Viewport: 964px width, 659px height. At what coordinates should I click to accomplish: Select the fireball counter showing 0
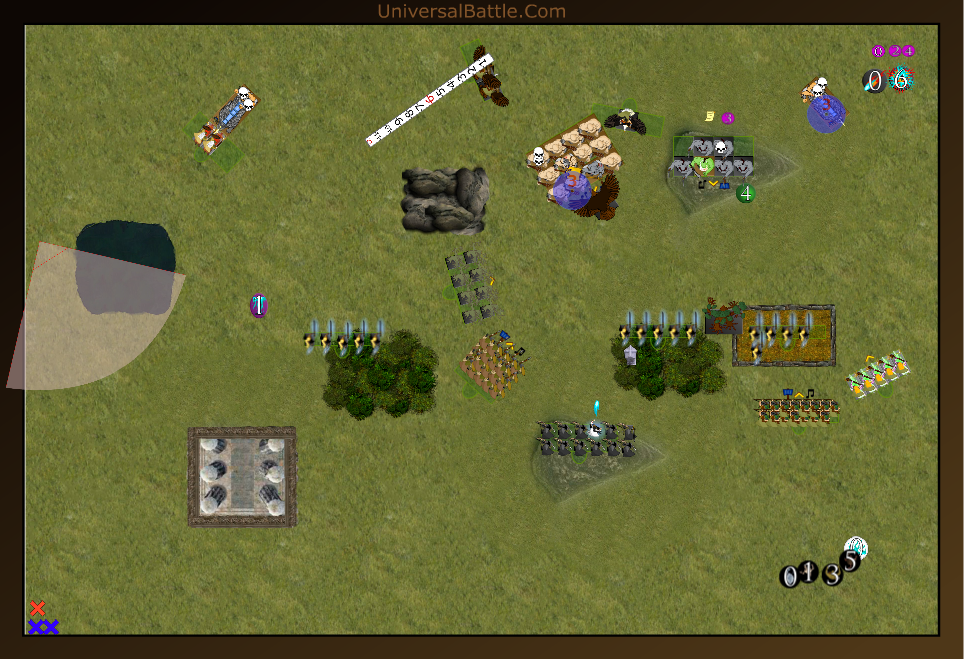click(x=874, y=81)
